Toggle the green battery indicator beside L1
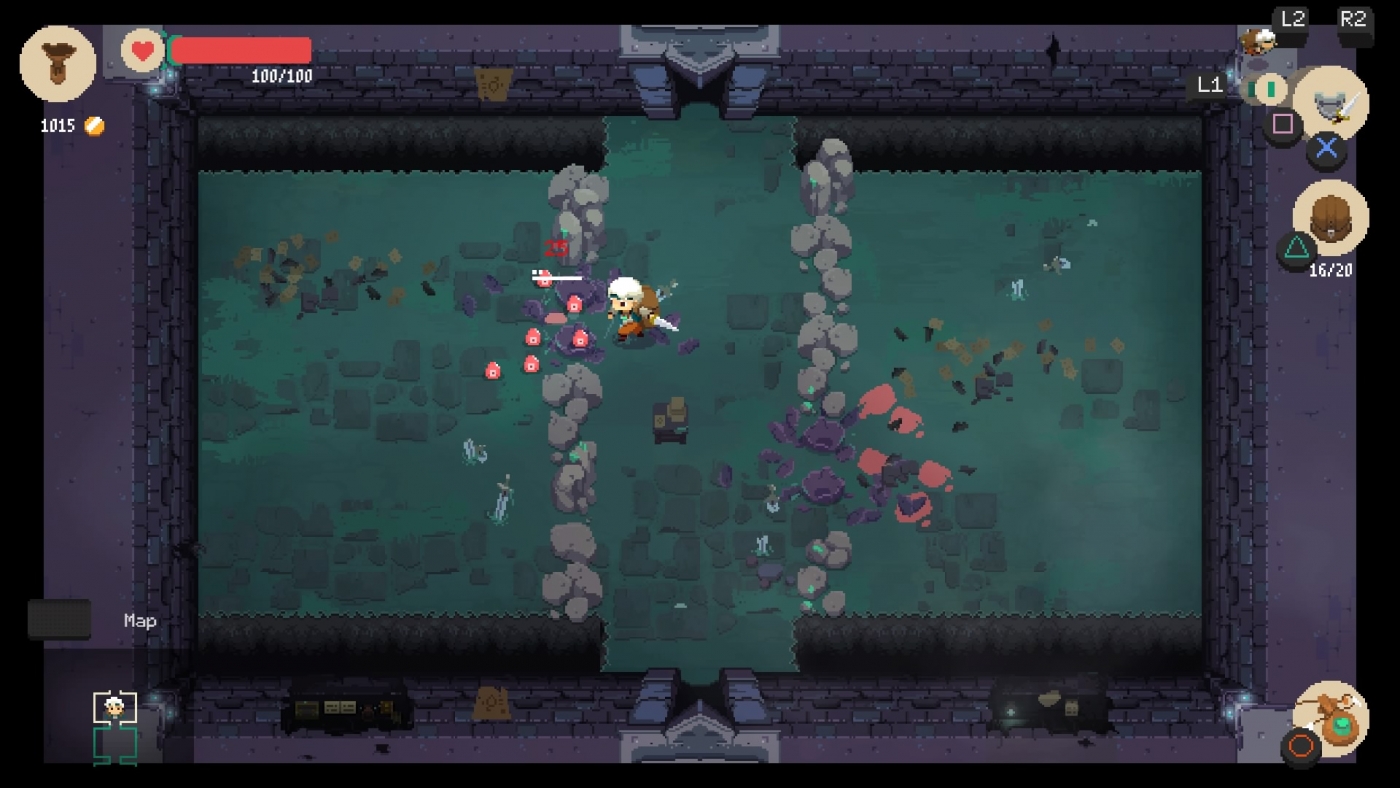 point(1268,88)
